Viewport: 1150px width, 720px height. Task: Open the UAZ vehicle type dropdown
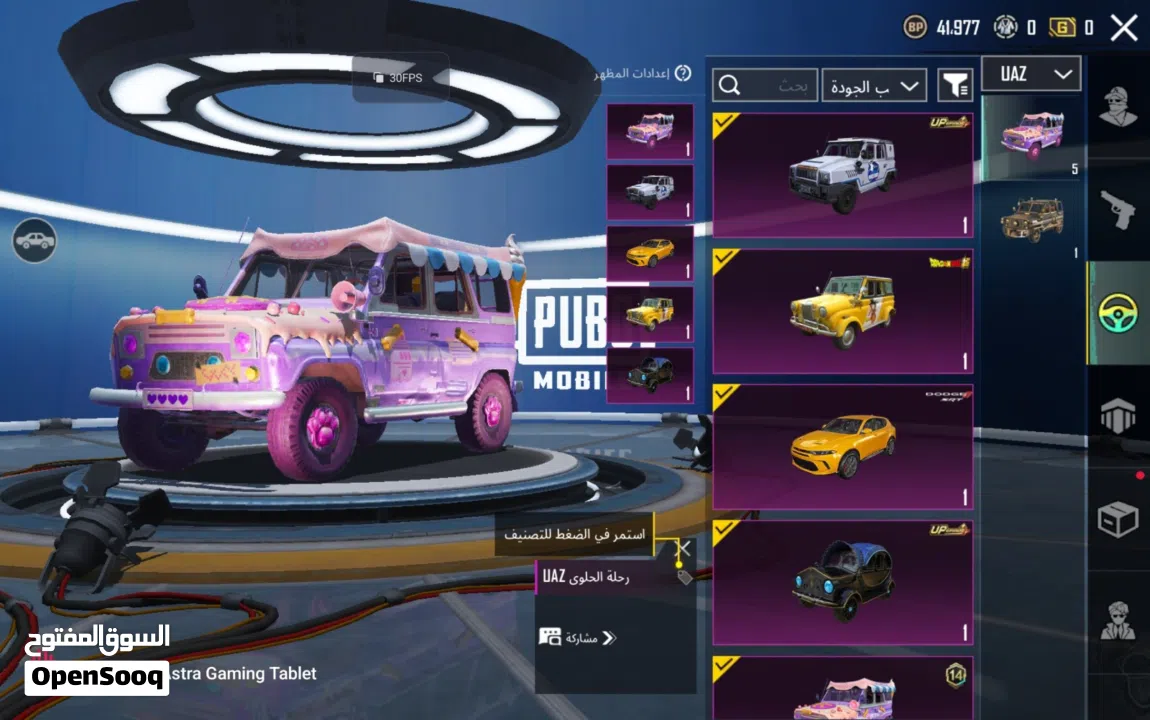coord(1031,74)
